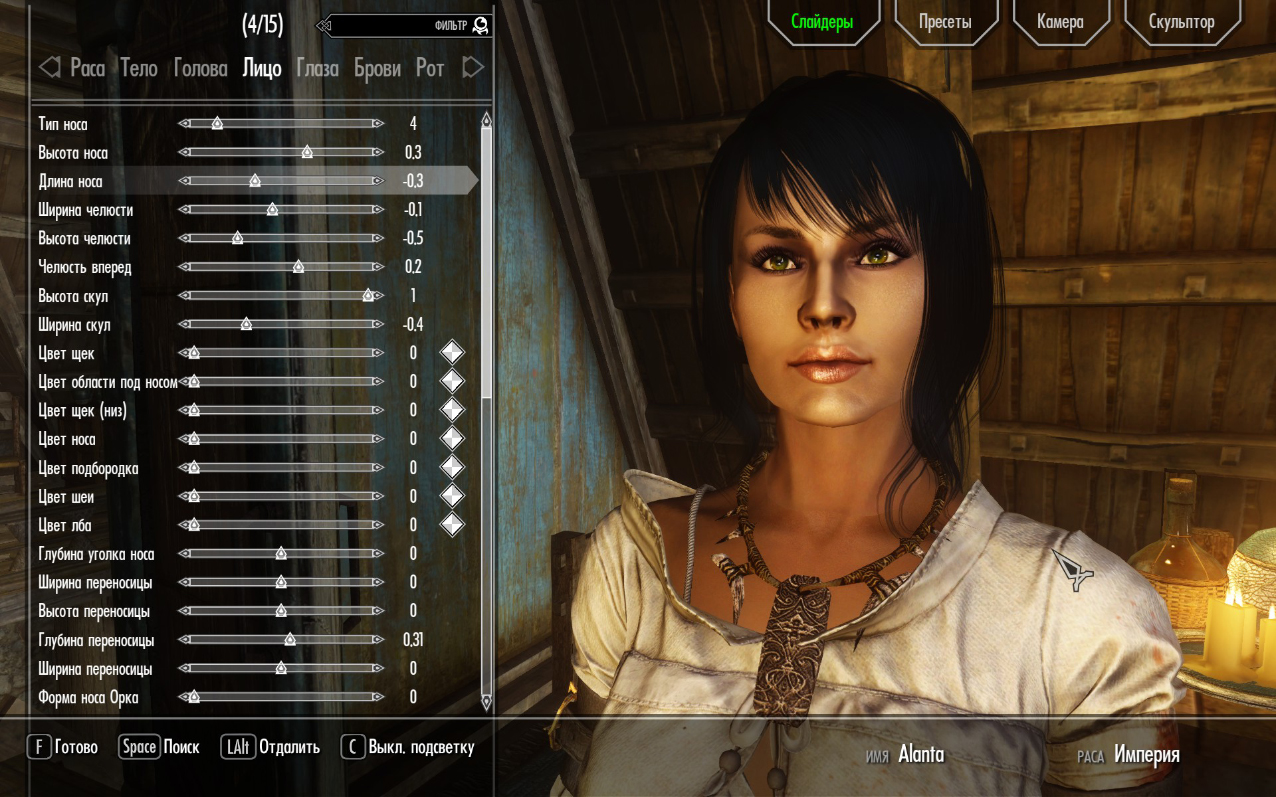Adjust the Челюсть вперед slider
This screenshot has height=797, width=1276.
click(281, 267)
